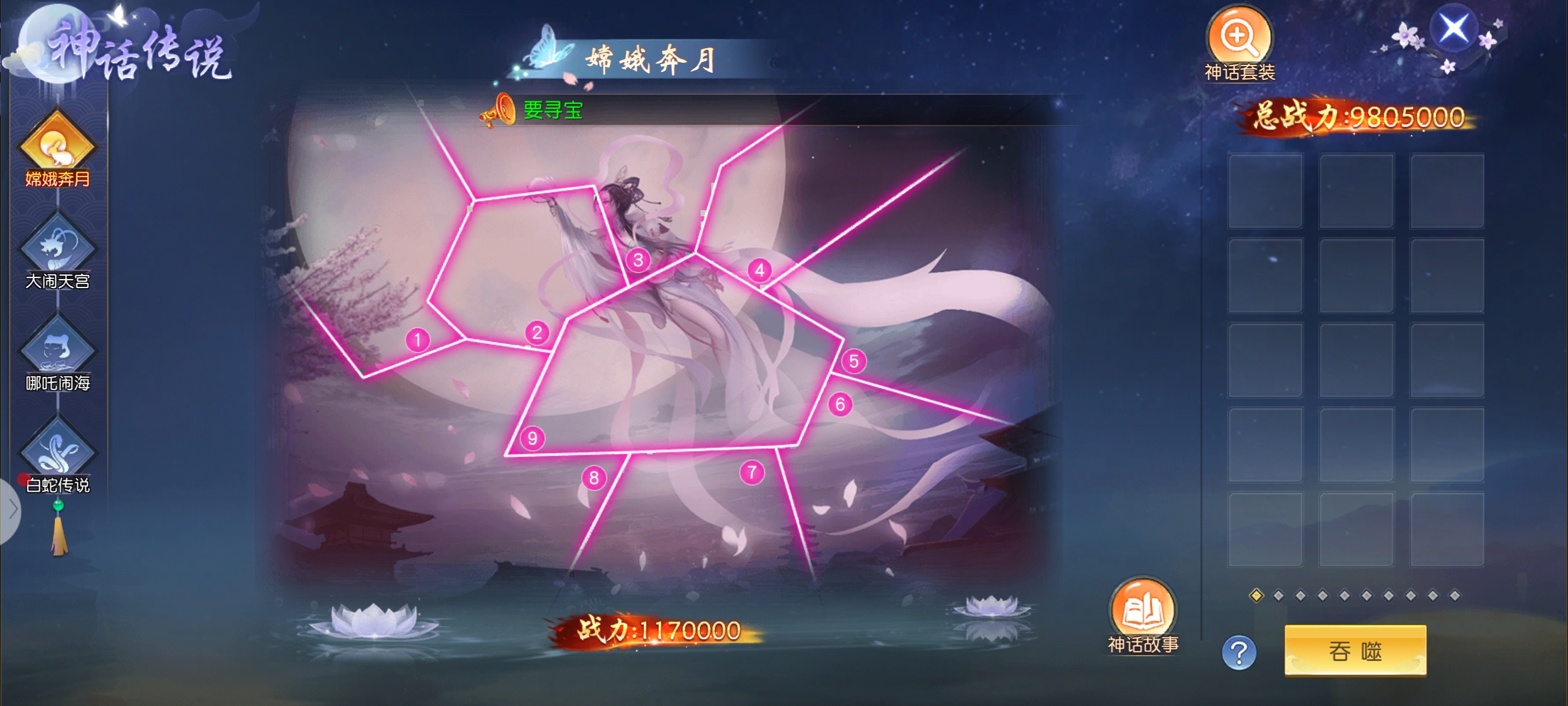Screen dimensions: 1568x706
Task: Open the blue question mark help
Action: (1239, 653)
